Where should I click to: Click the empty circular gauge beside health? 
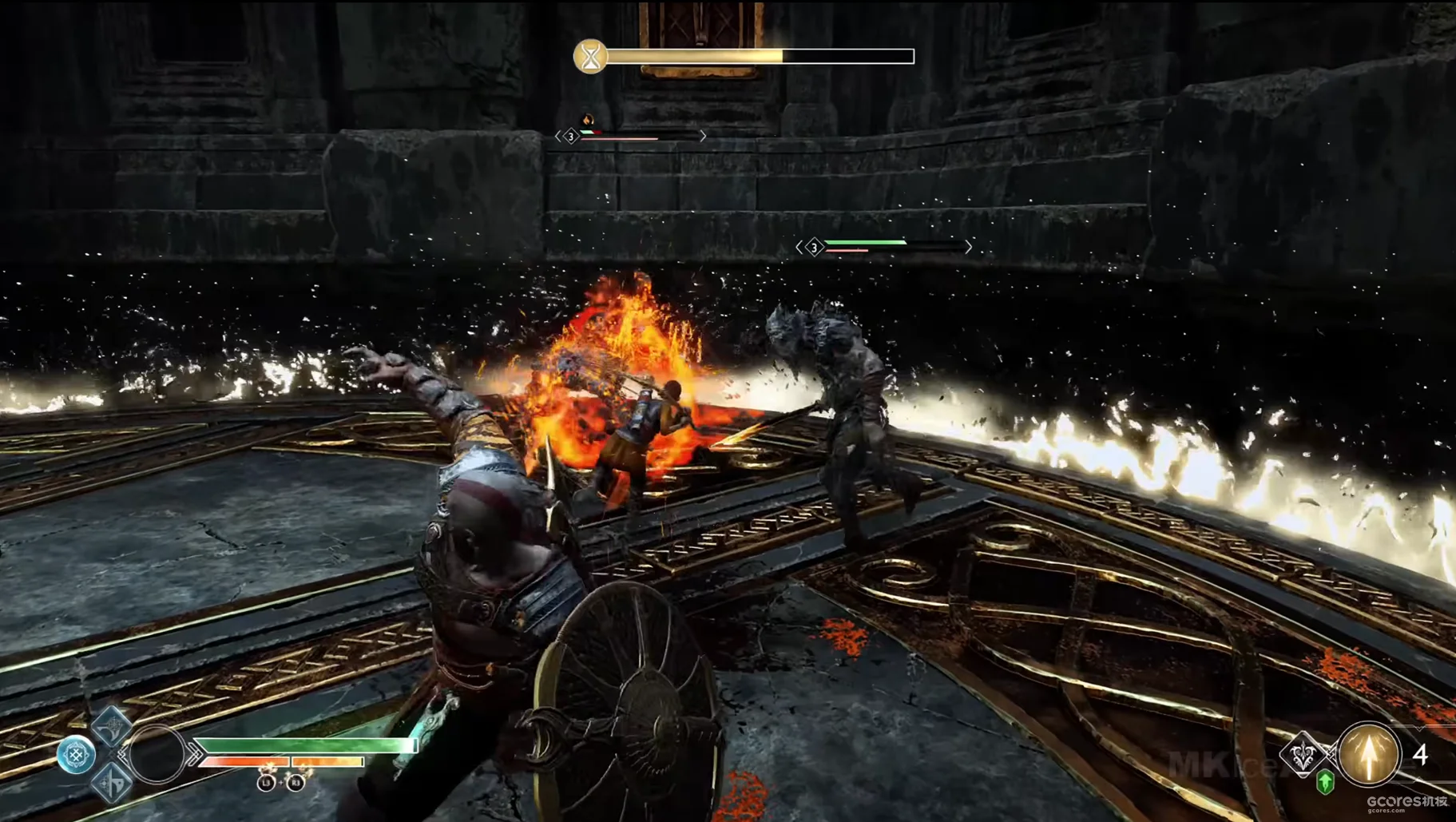click(x=157, y=754)
